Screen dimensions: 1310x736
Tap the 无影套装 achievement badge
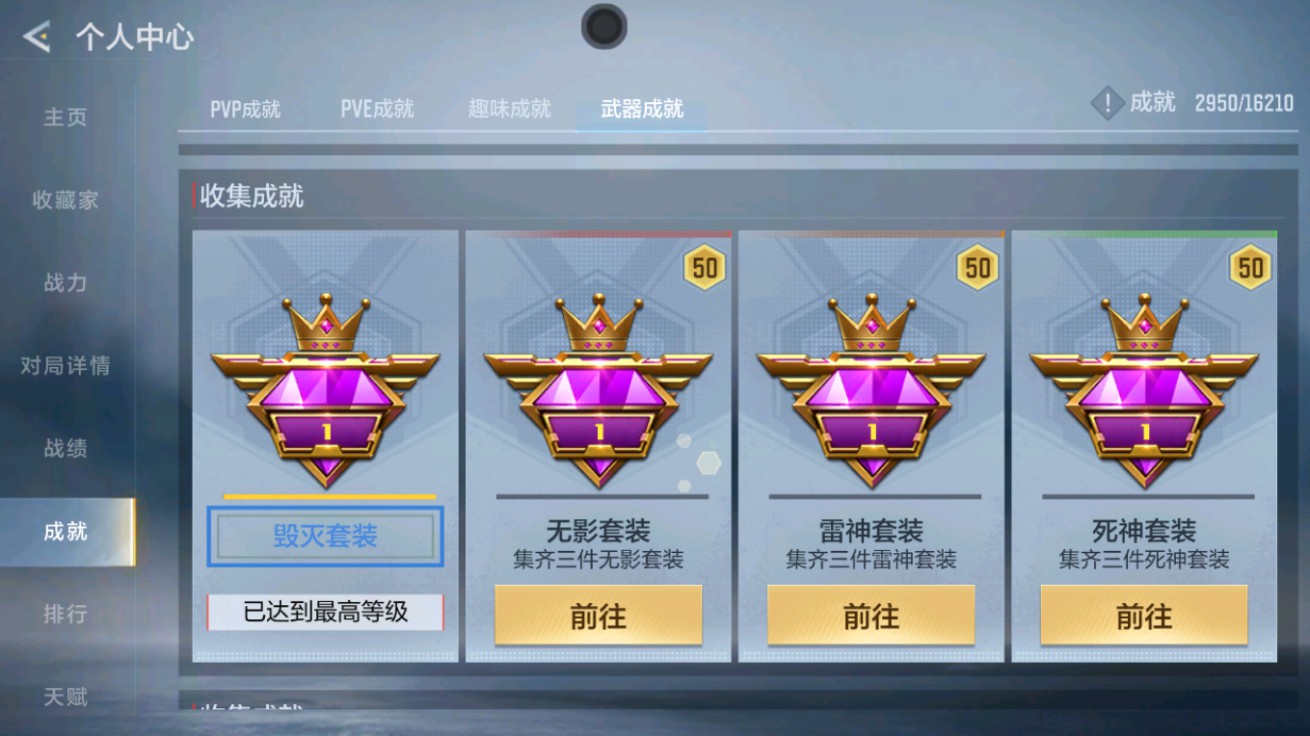pyautogui.click(x=599, y=390)
